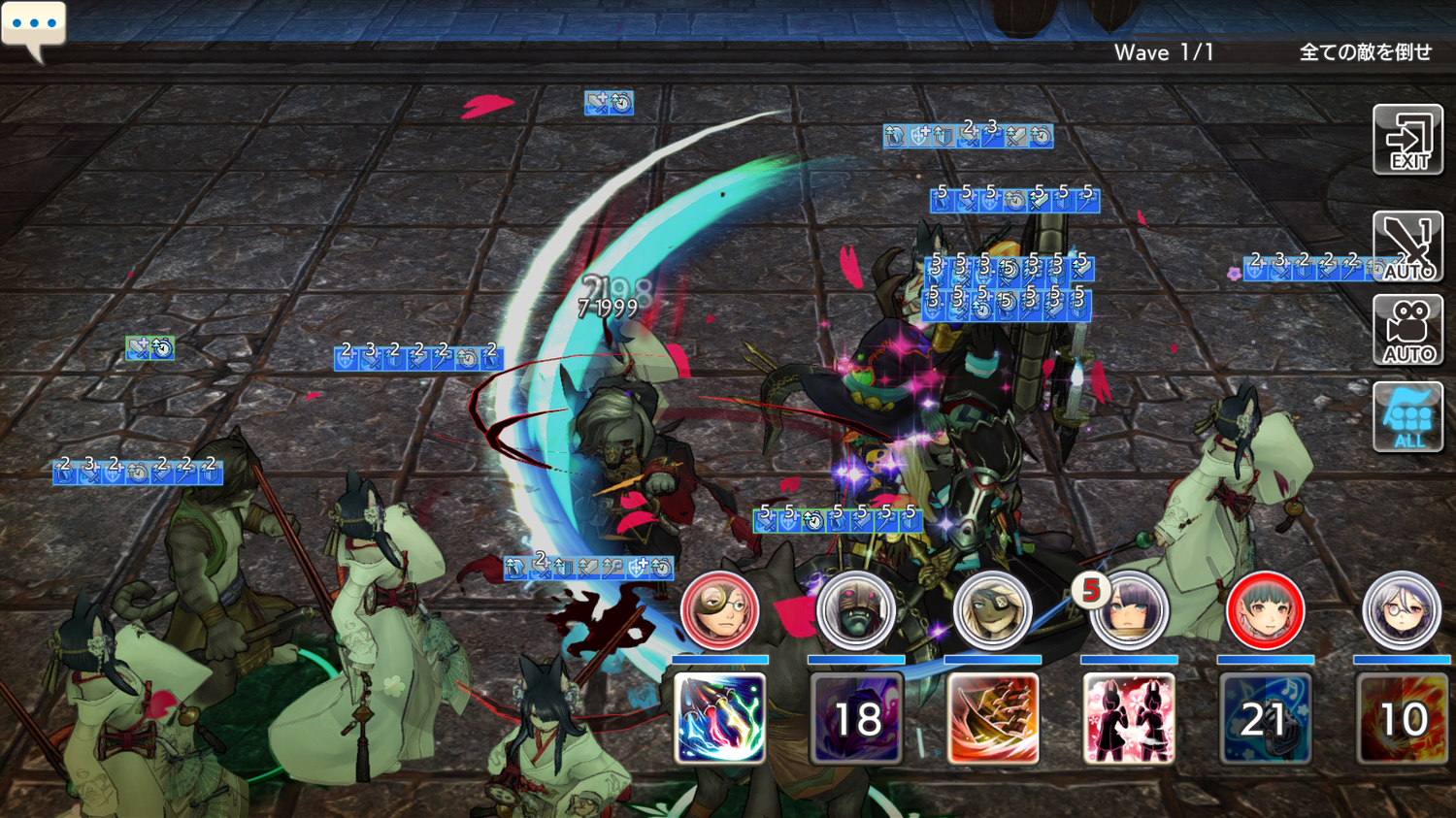
Task: Tap the skill on 18 cooldown
Action: point(856,718)
